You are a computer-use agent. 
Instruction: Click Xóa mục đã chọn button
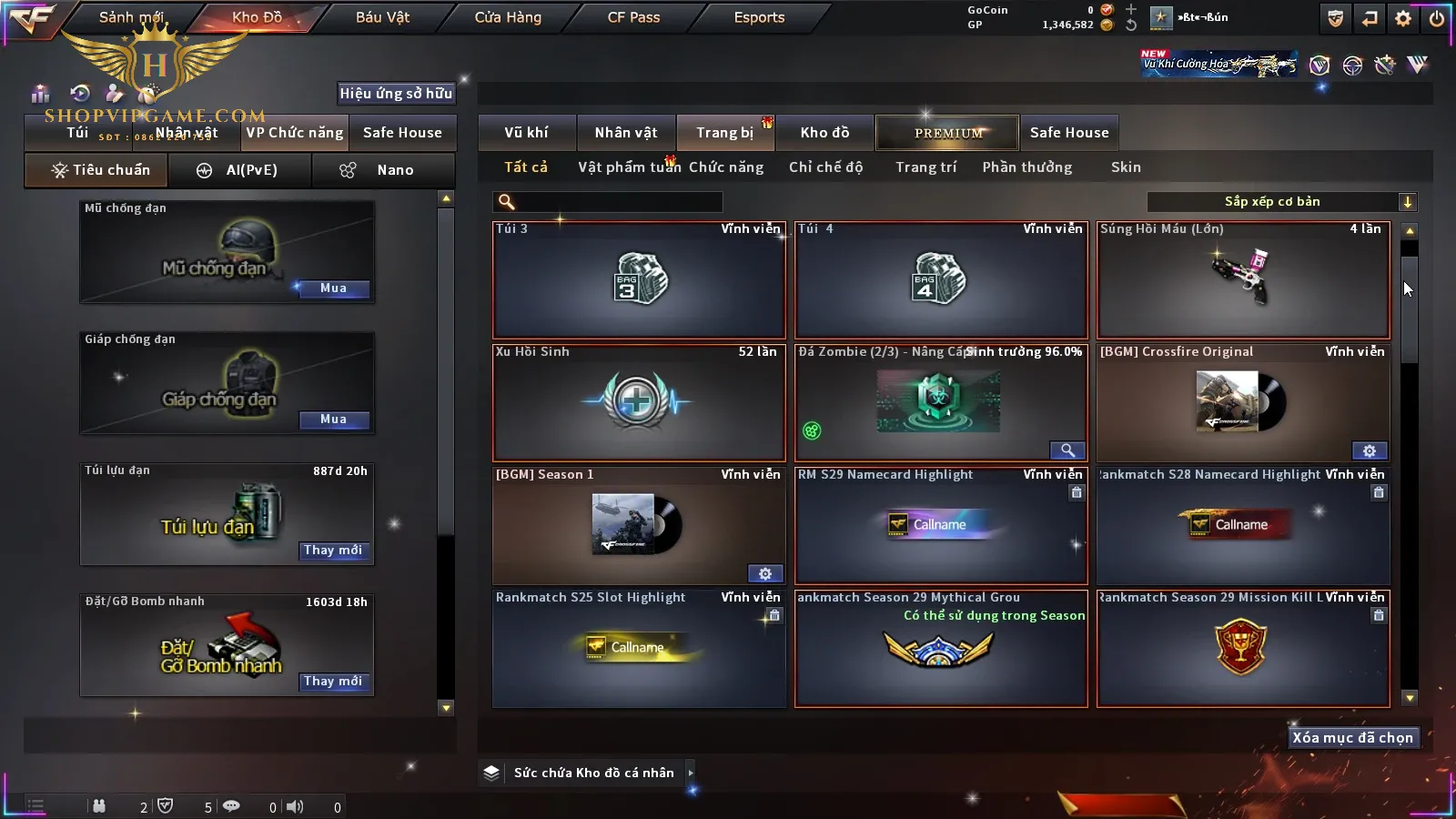pyautogui.click(x=1352, y=738)
